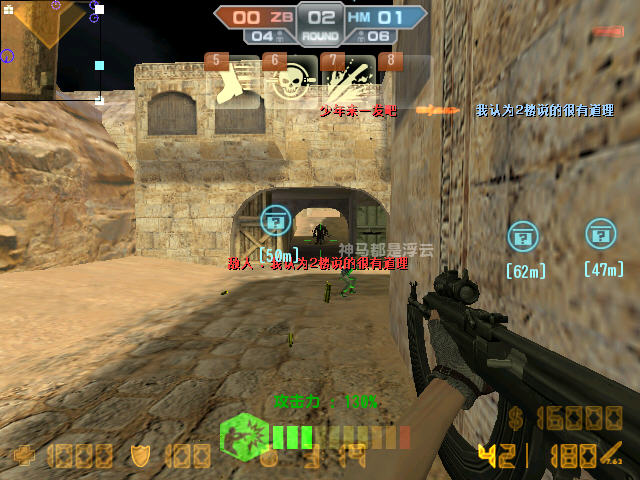Click the supply box marker labeled 50m
The width and height of the screenshot is (640, 480).
coord(275,222)
